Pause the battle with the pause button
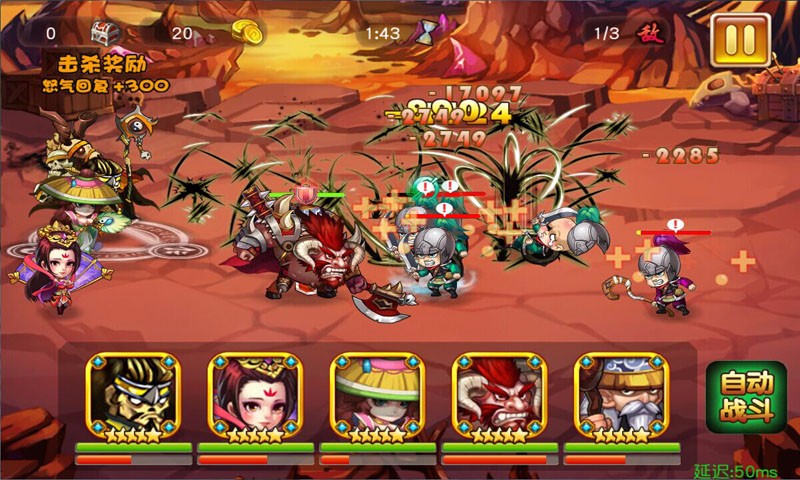This screenshot has height=480, width=800. pos(740,40)
